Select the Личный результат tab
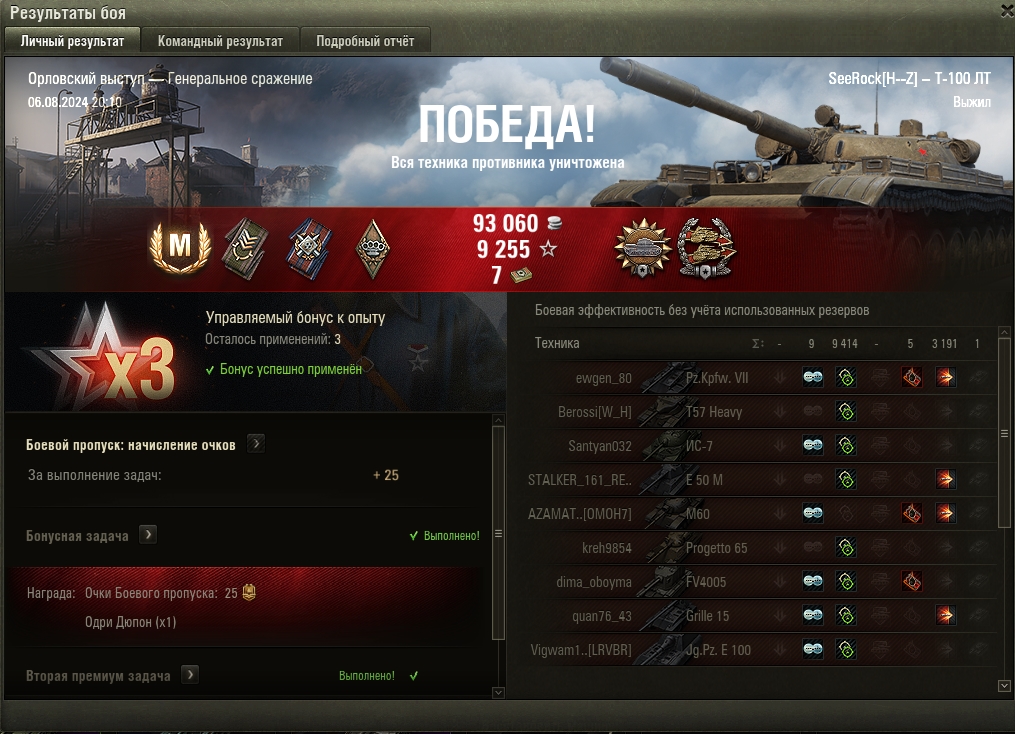 (72, 41)
